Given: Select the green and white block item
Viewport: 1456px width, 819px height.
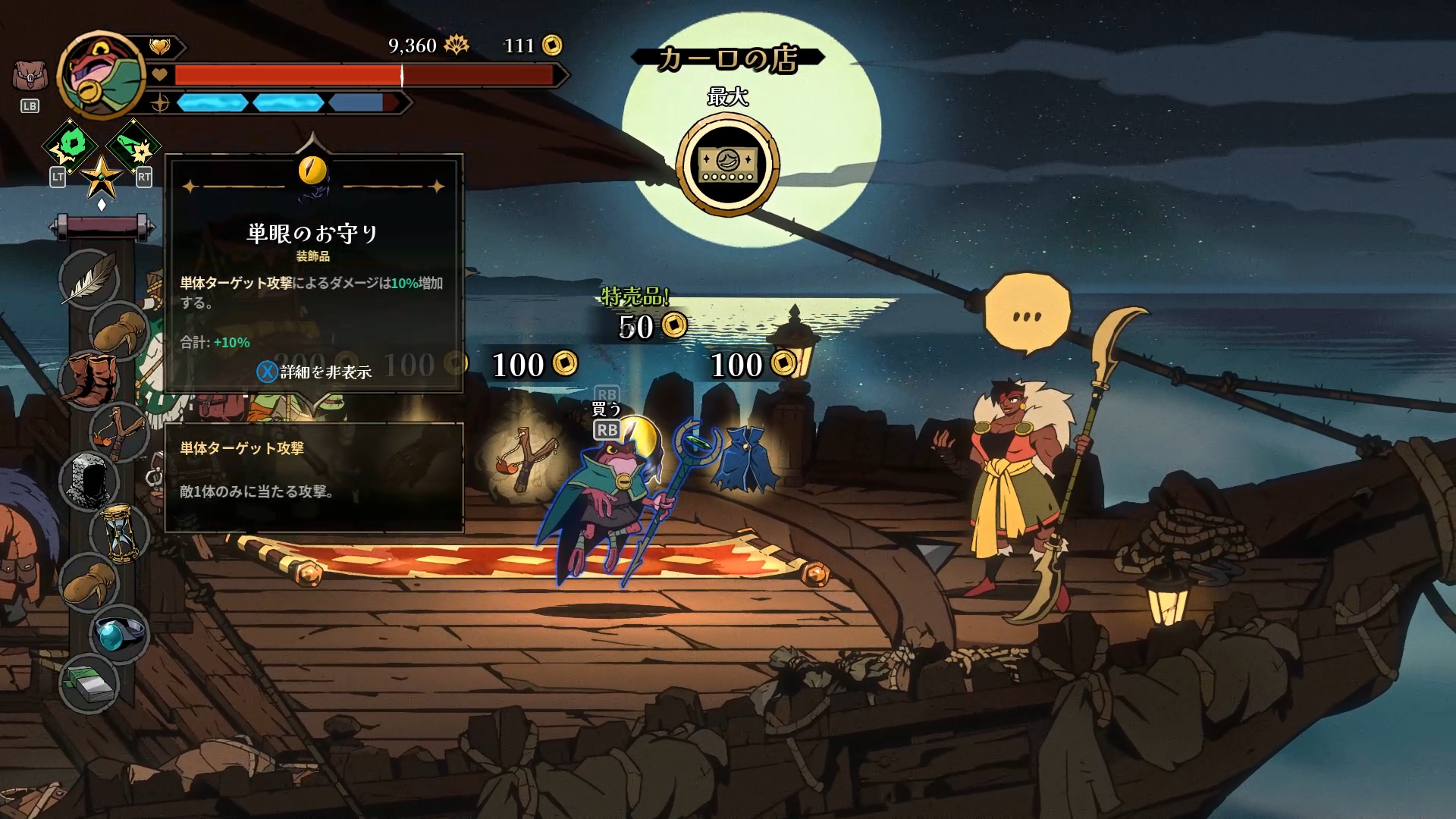Looking at the screenshot, I should (89, 684).
